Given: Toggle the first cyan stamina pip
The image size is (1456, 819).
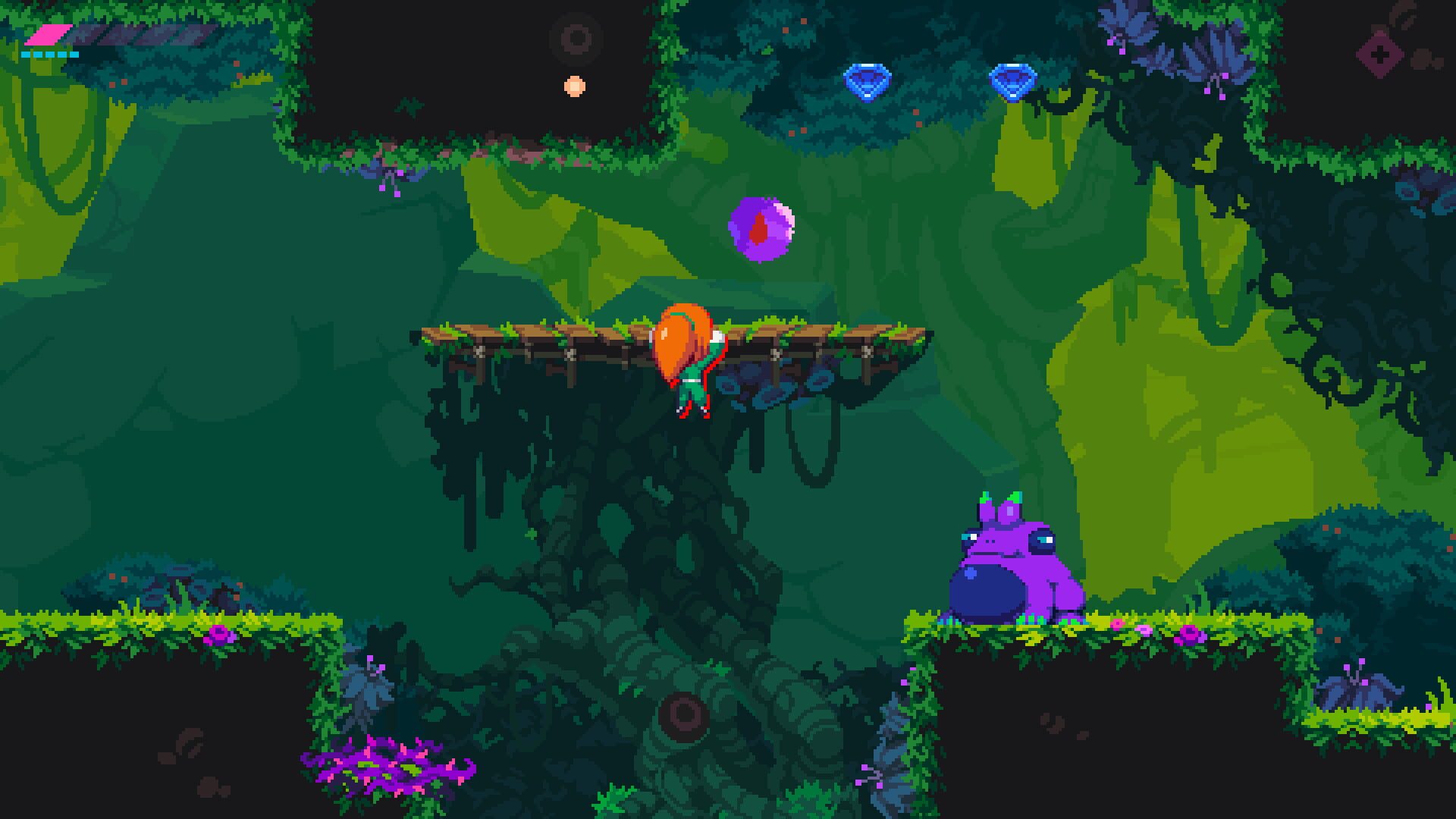Looking at the screenshot, I should 26,55.
